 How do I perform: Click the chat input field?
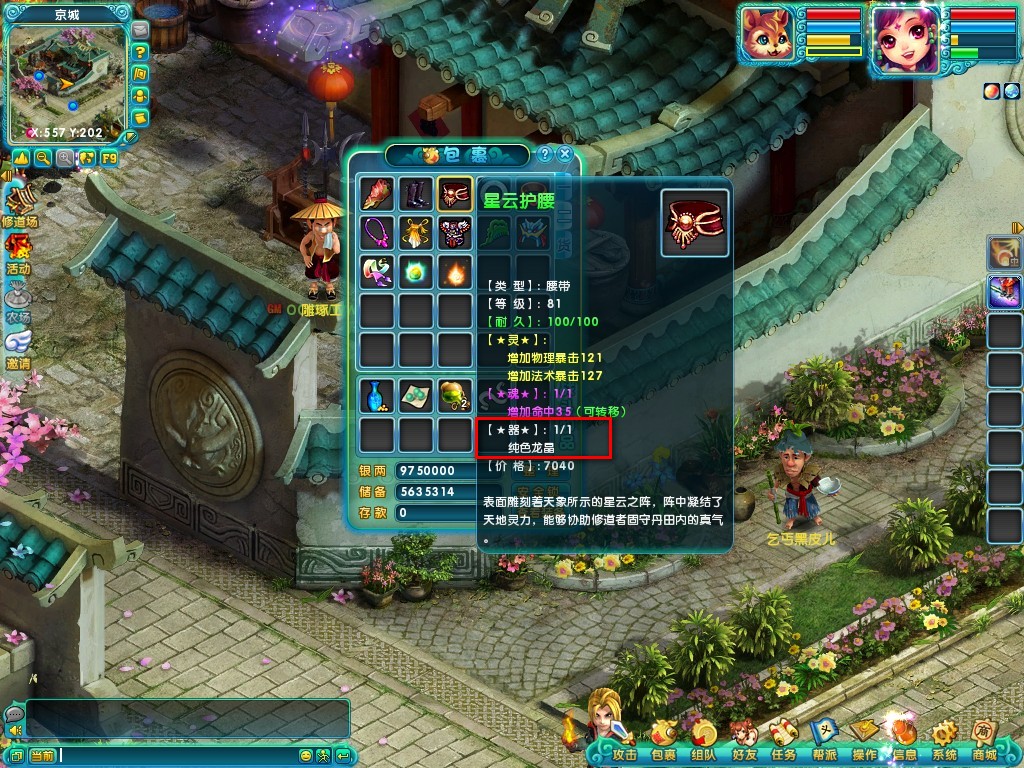tap(180, 755)
